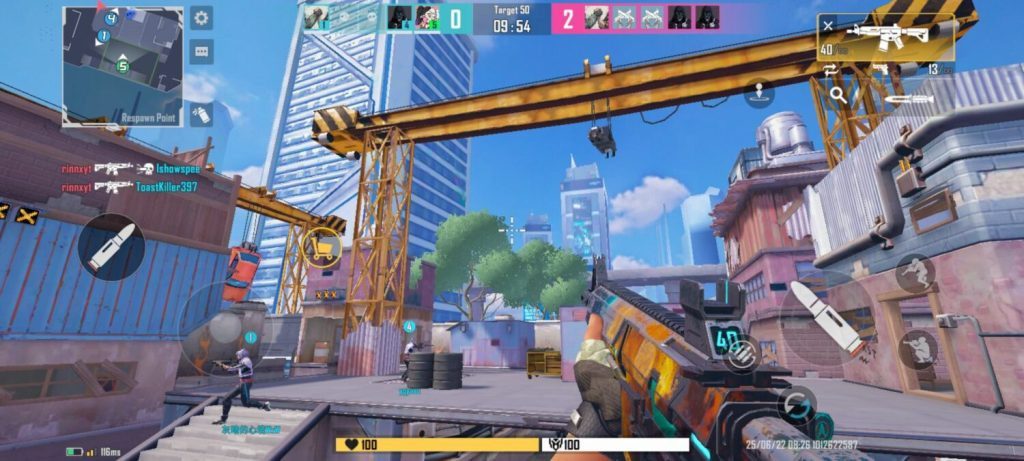Reload with the bullets reload button
Screen dimensions: 1024x461
(741, 358)
